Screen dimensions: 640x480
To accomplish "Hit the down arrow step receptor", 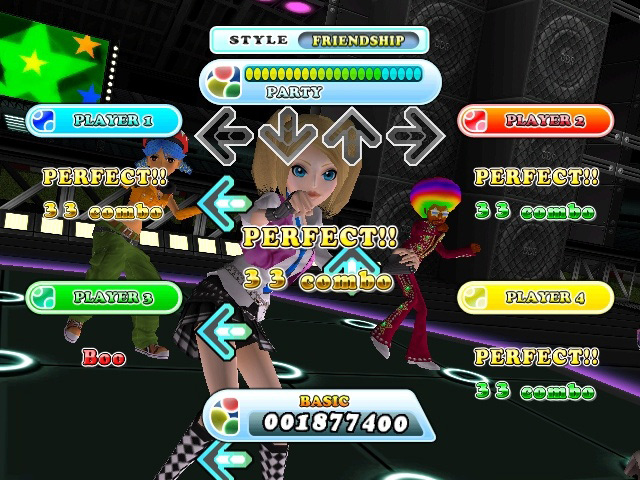I will pyautogui.click(x=286, y=134).
